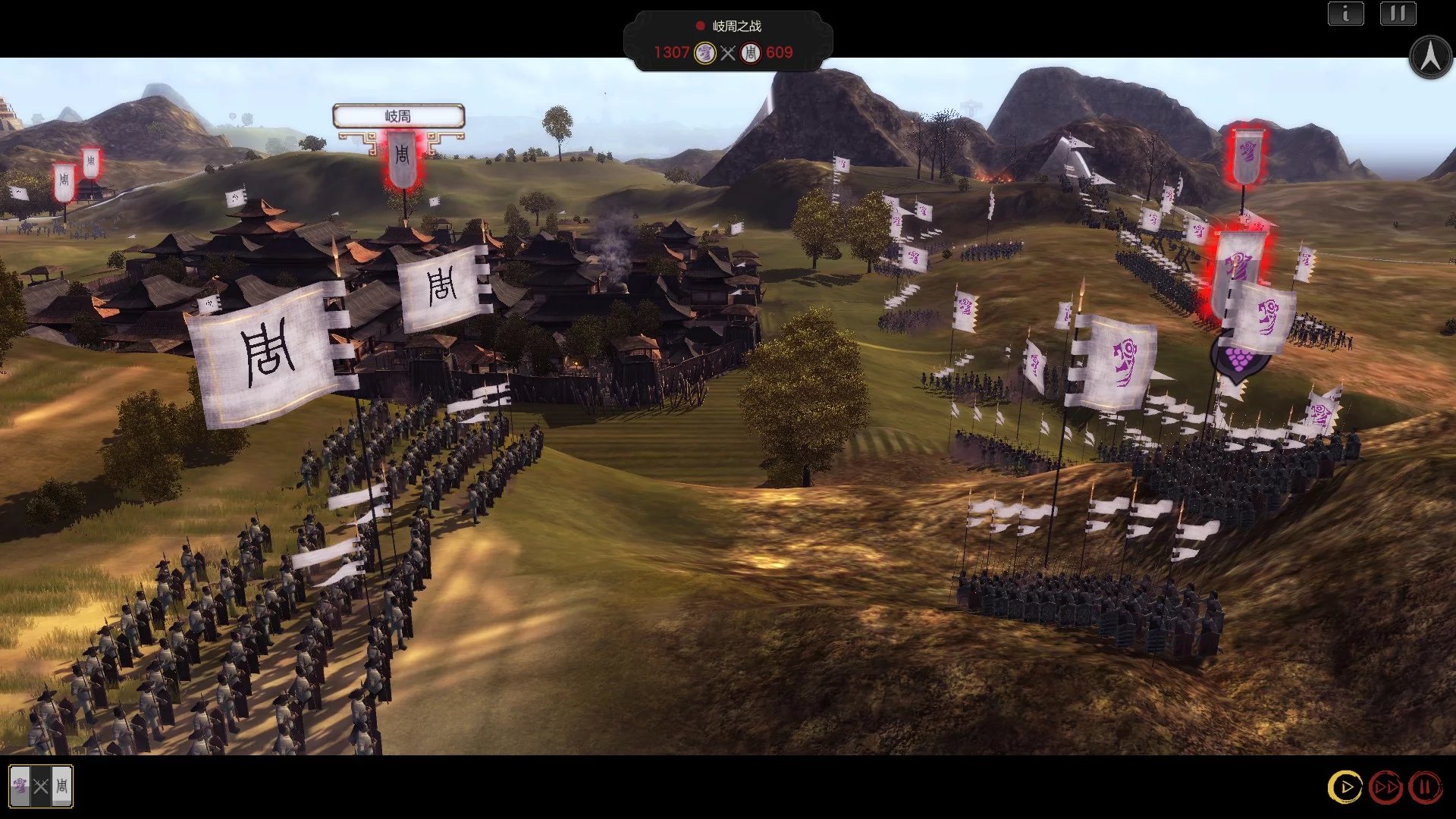Open the info panel with the i button

[1345, 14]
